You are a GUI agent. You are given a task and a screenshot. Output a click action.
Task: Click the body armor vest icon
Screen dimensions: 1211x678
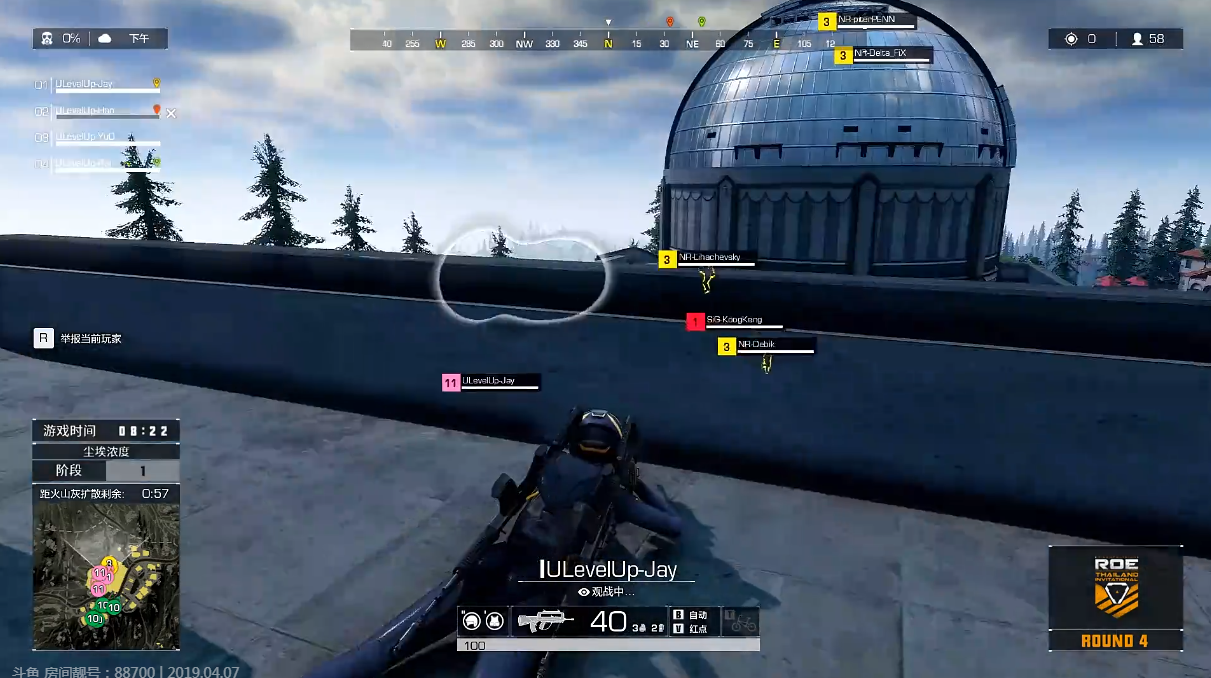coord(494,621)
